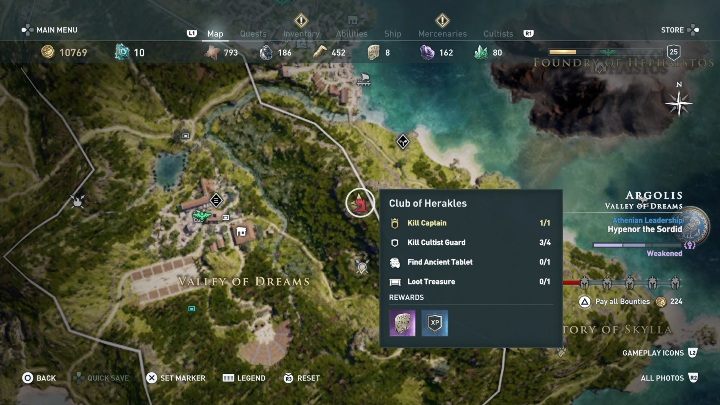The width and height of the screenshot is (720, 405).
Task: Open the Ship tab
Action: [x=396, y=34]
